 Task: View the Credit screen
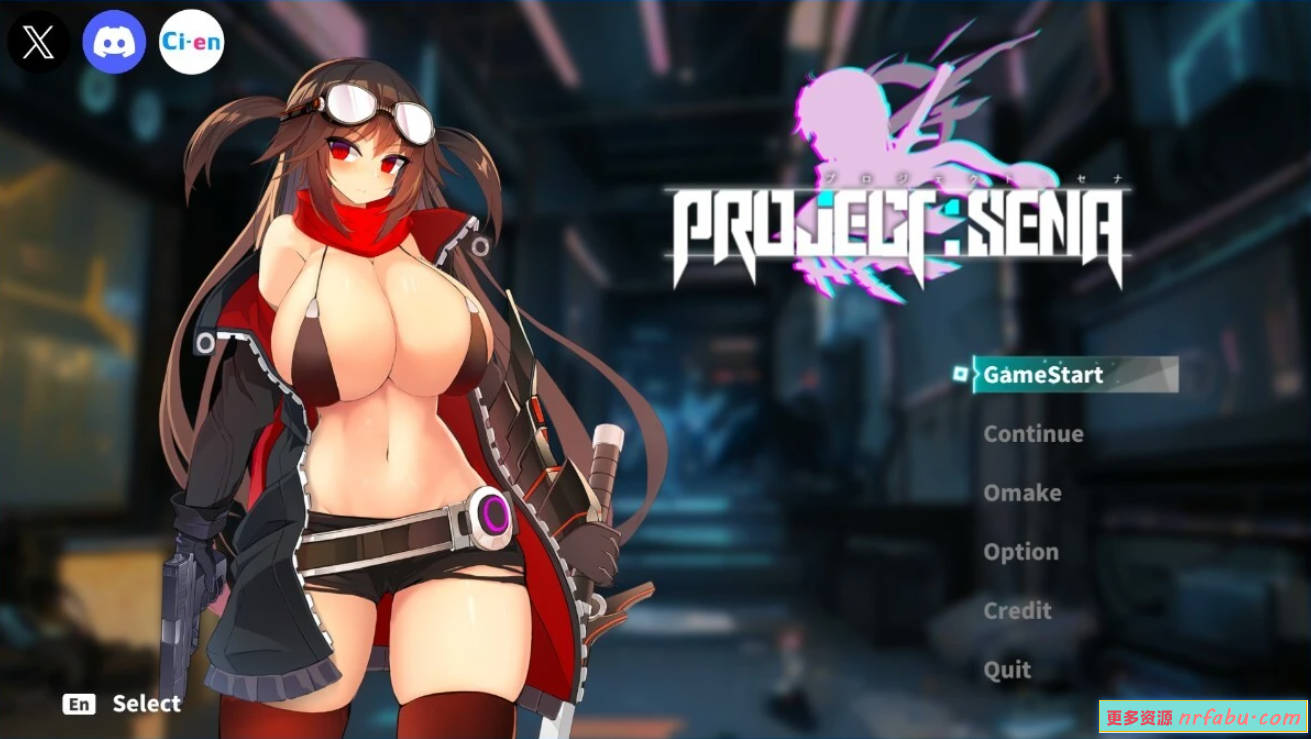pyautogui.click(x=1017, y=611)
